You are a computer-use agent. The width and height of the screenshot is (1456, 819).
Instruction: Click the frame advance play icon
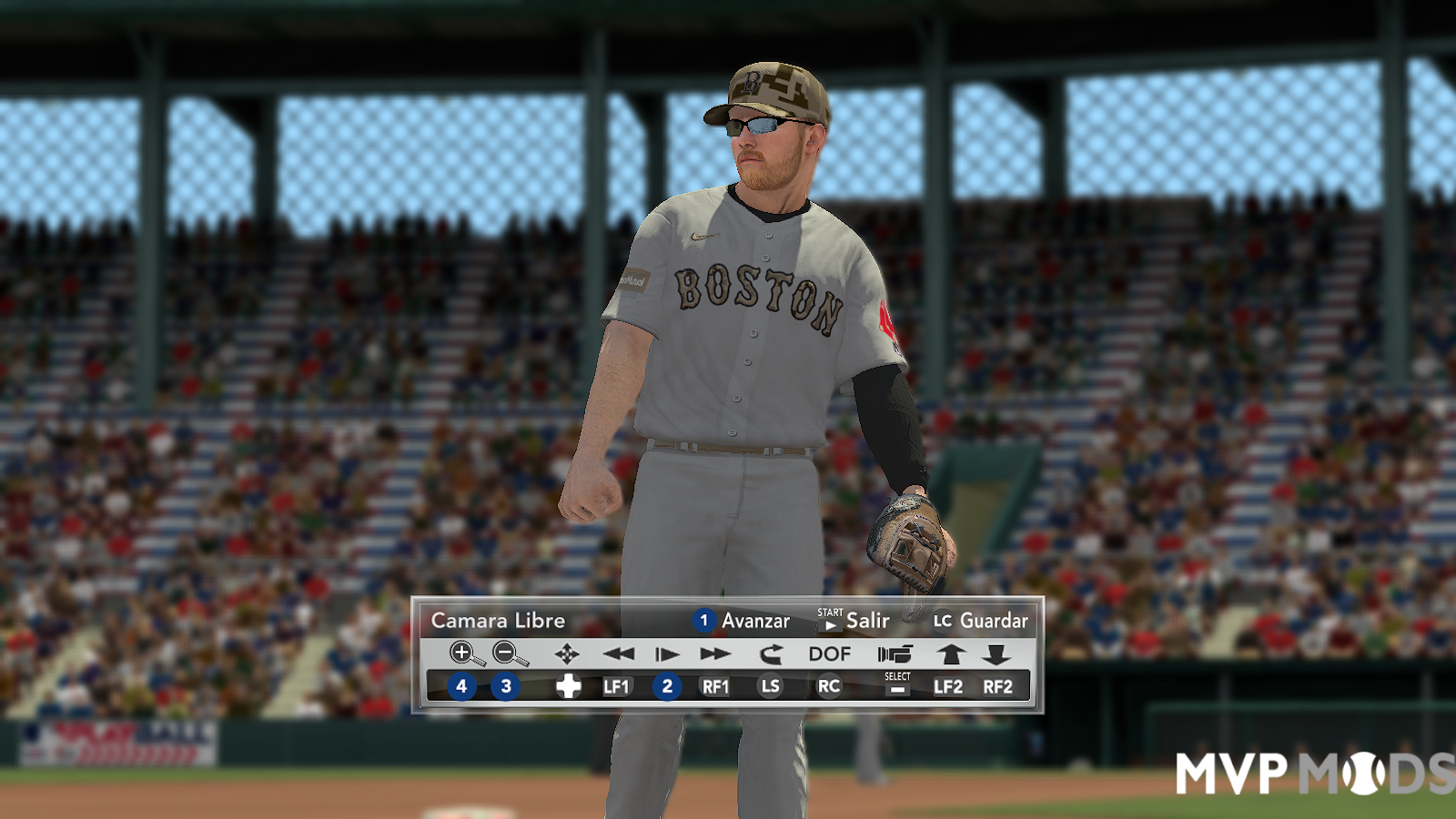pyautogui.click(x=664, y=653)
